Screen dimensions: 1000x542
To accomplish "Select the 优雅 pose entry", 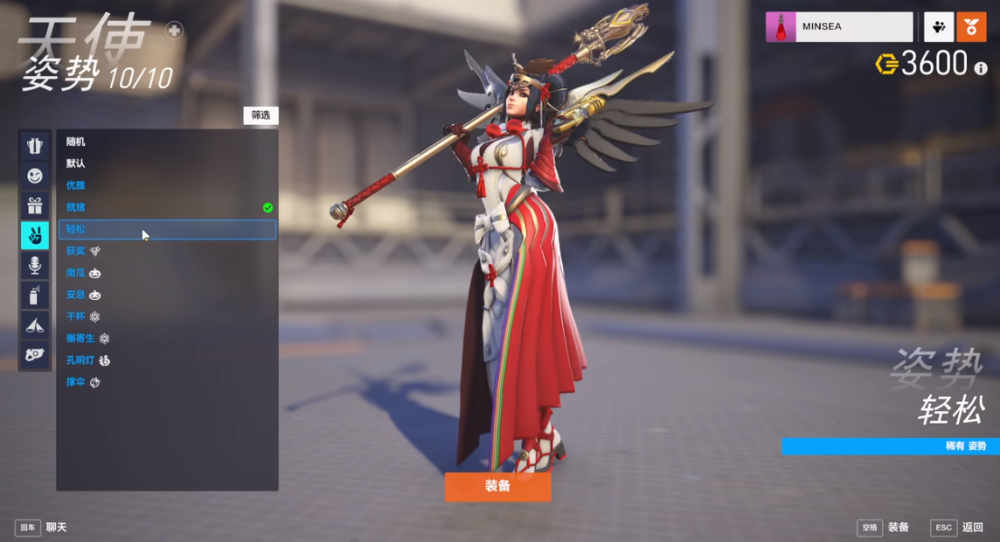I will click(x=76, y=185).
